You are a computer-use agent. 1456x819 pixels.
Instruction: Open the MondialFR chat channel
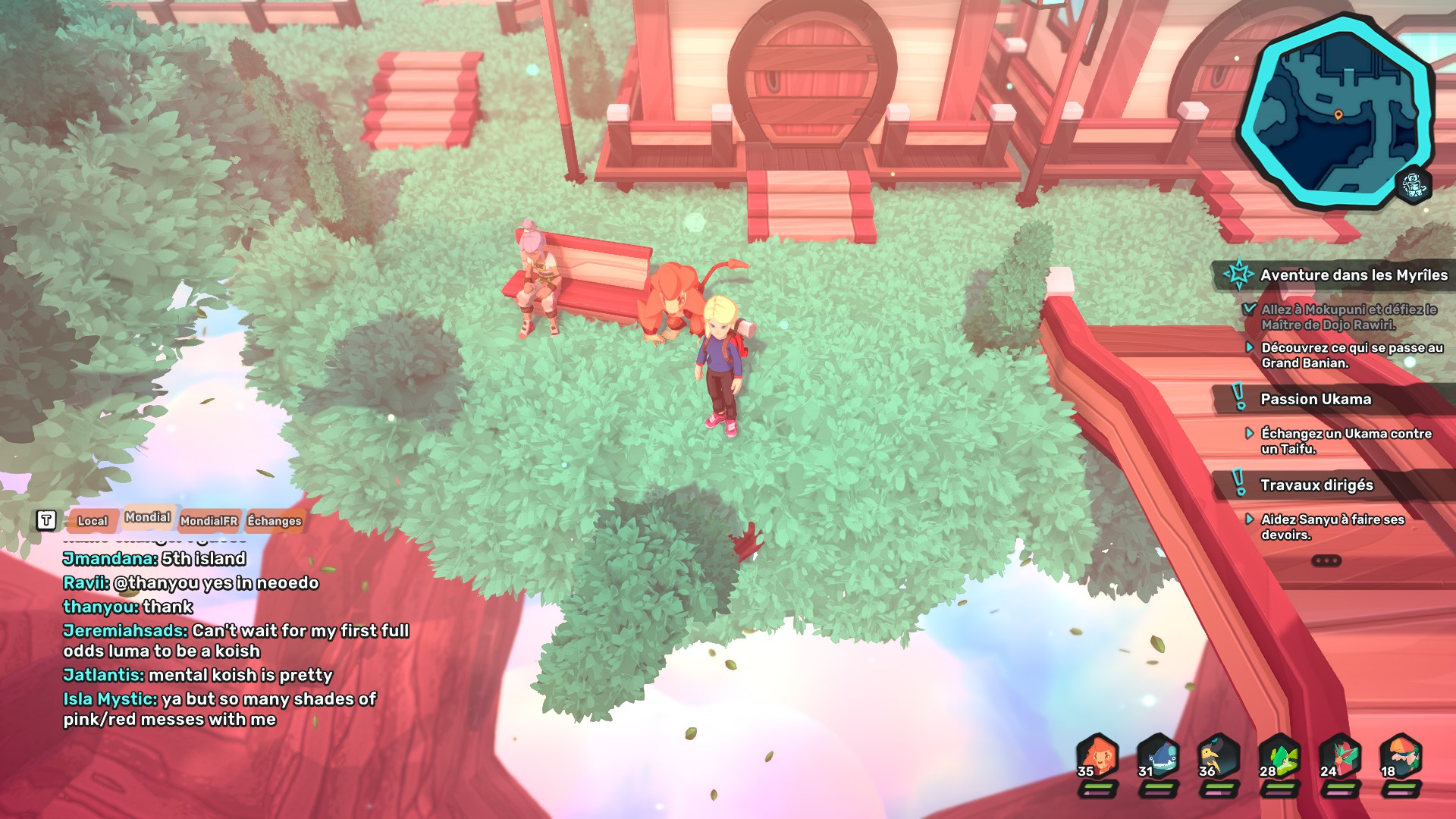209,521
